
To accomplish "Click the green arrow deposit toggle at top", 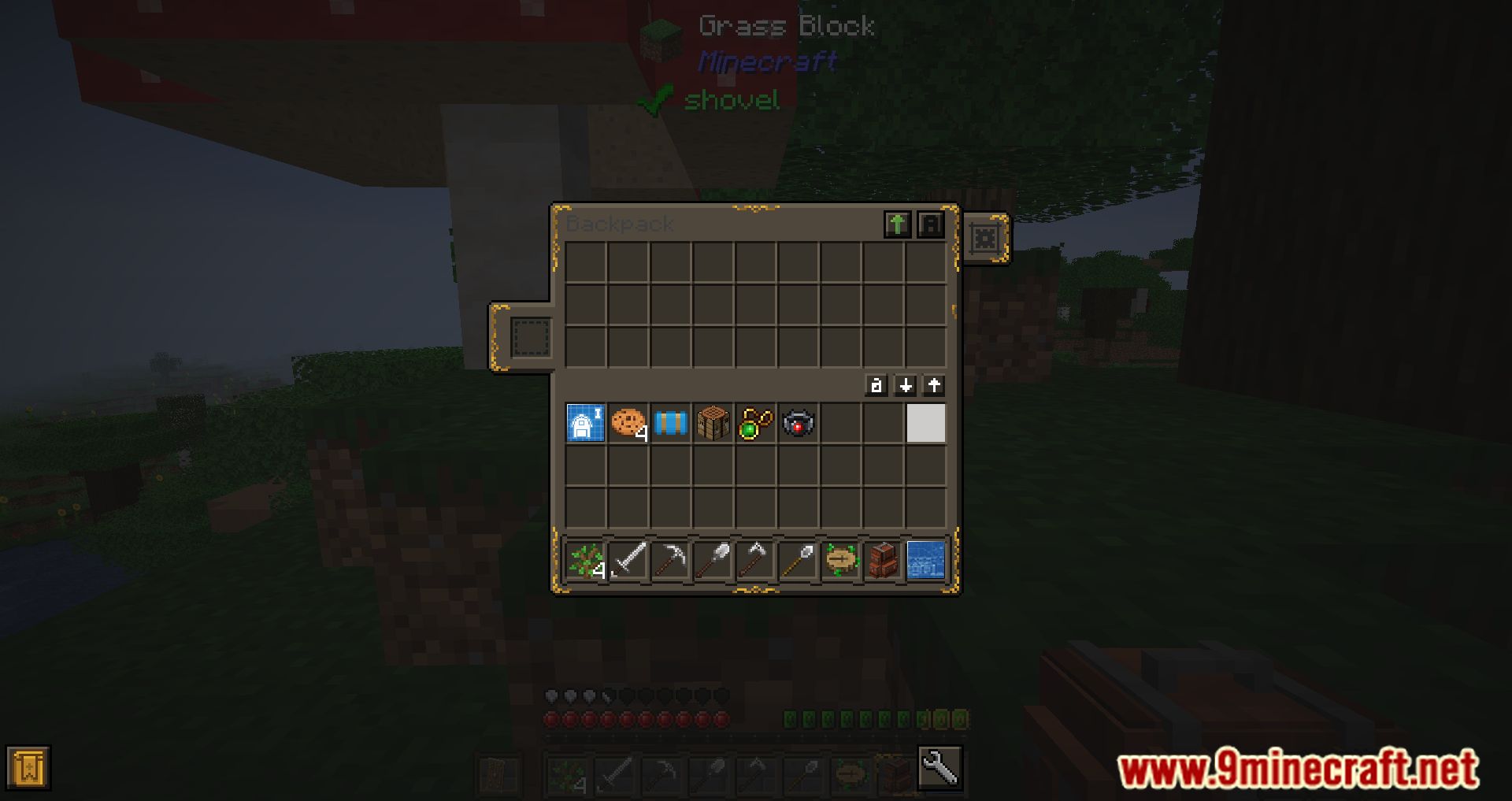I will (x=898, y=224).
